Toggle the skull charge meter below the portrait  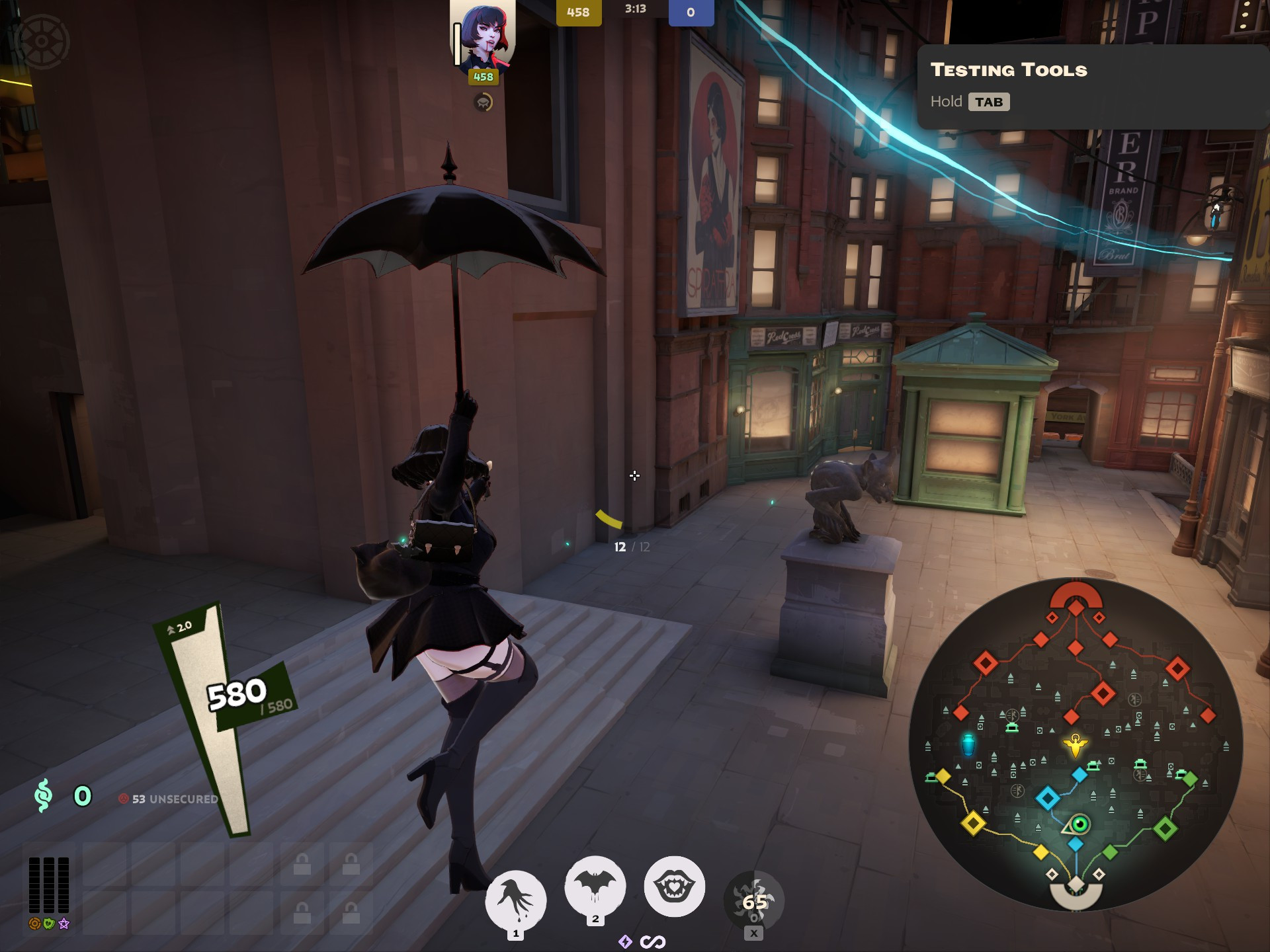pyautogui.click(x=483, y=104)
